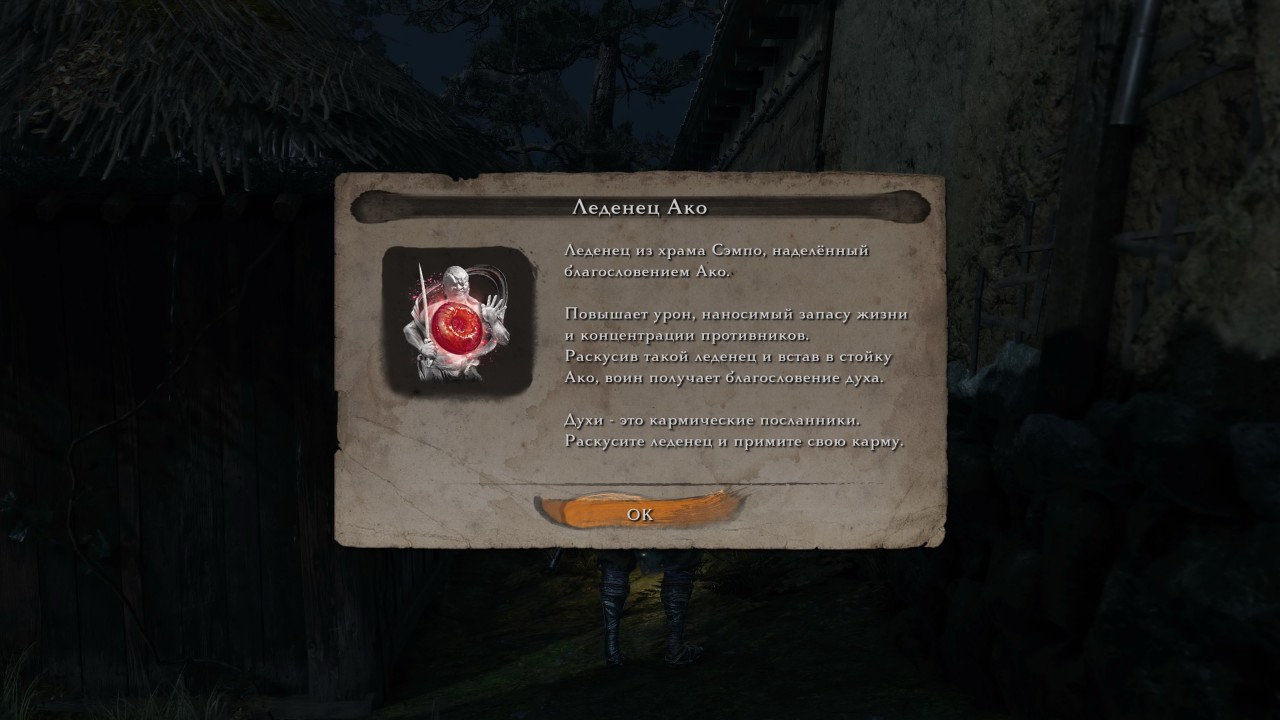Click the red candy icon in the artwork
1280x720 pixels.
458,329
